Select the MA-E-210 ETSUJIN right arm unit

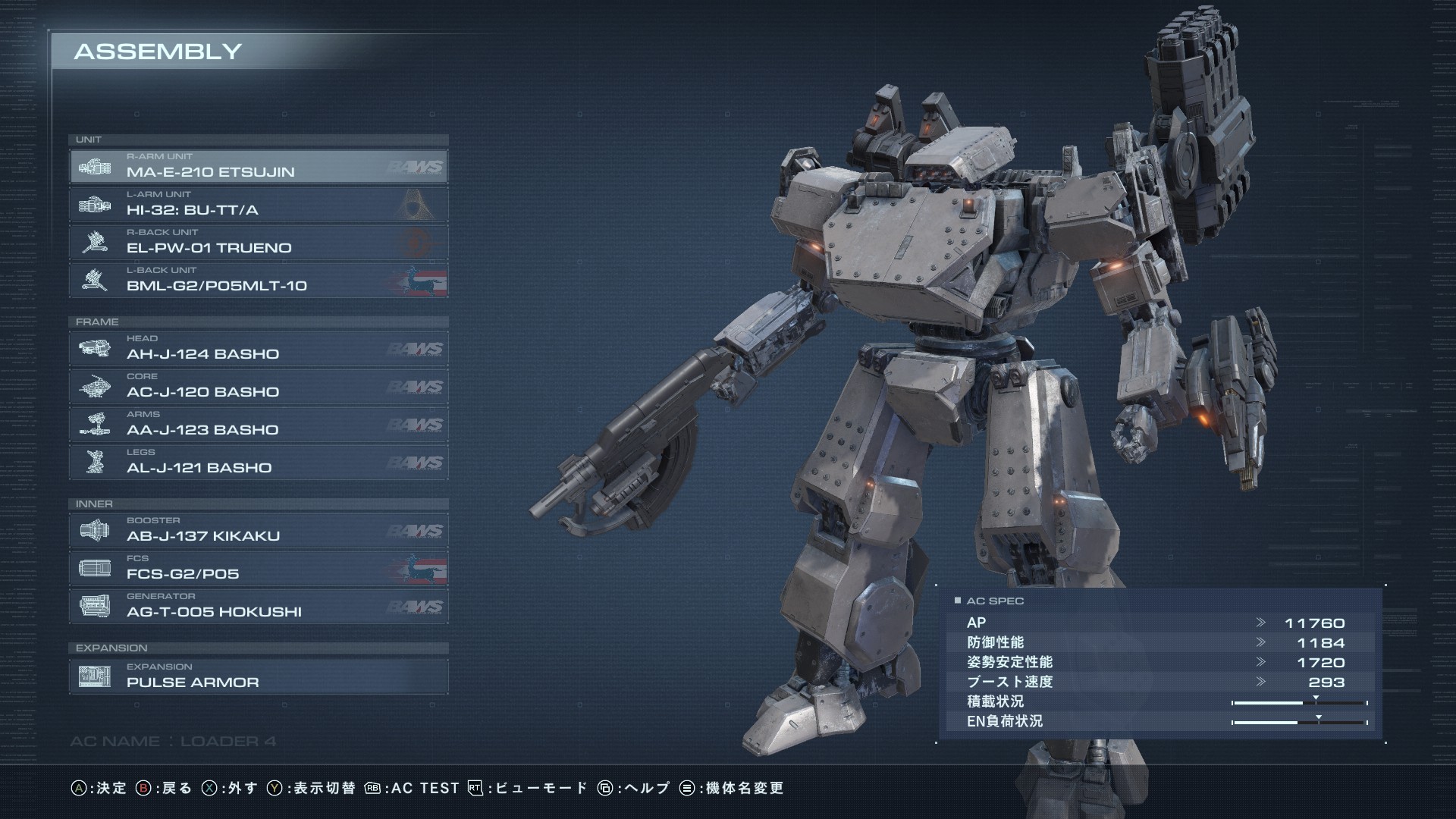(258, 167)
